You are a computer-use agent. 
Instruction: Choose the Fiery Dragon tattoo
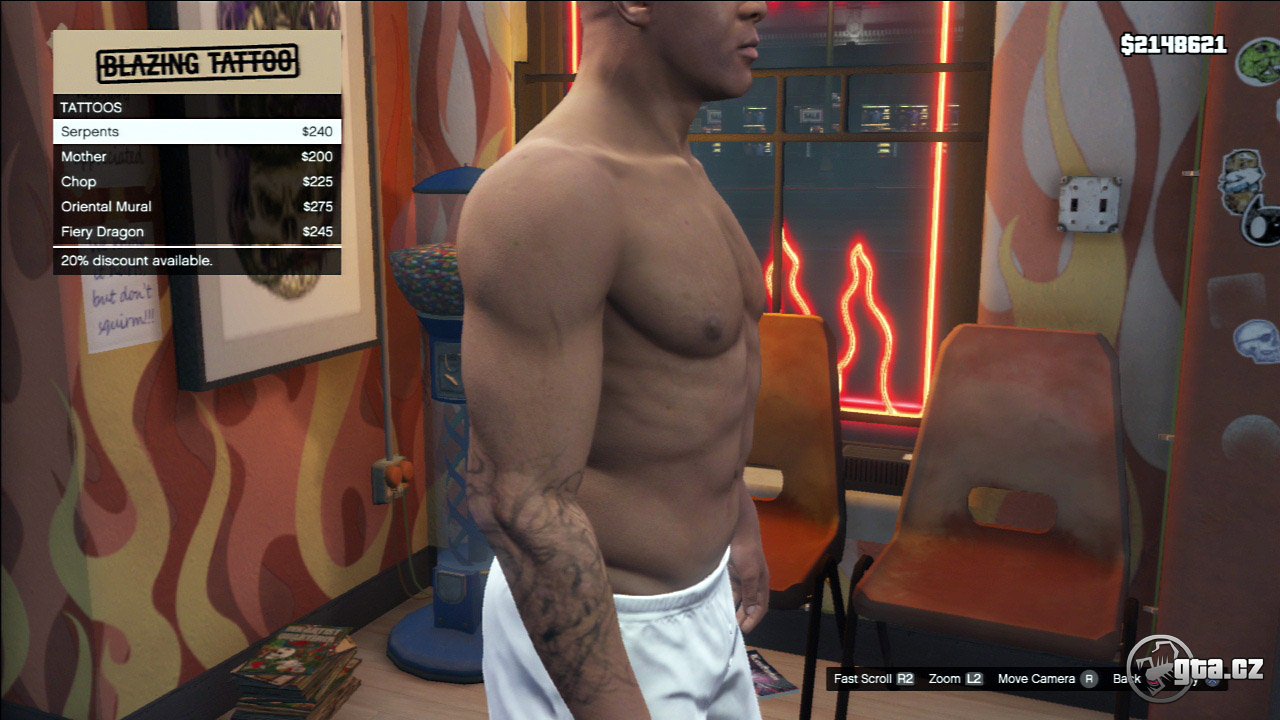pyautogui.click(x=197, y=232)
